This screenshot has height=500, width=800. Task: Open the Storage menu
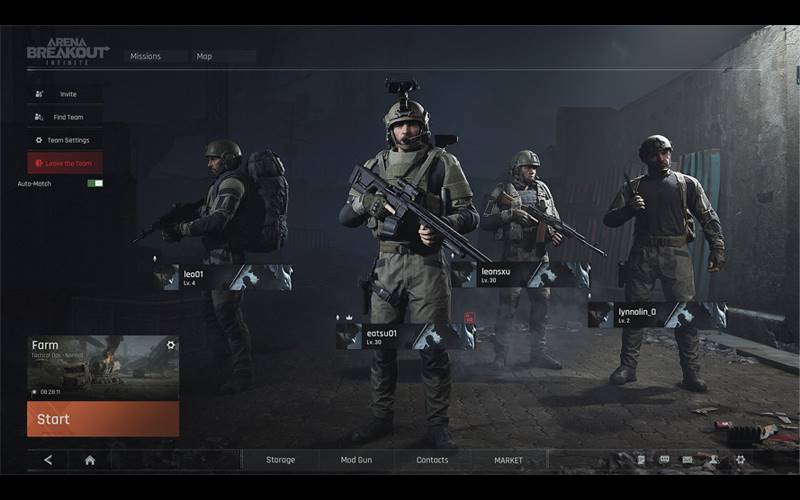pyautogui.click(x=280, y=460)
